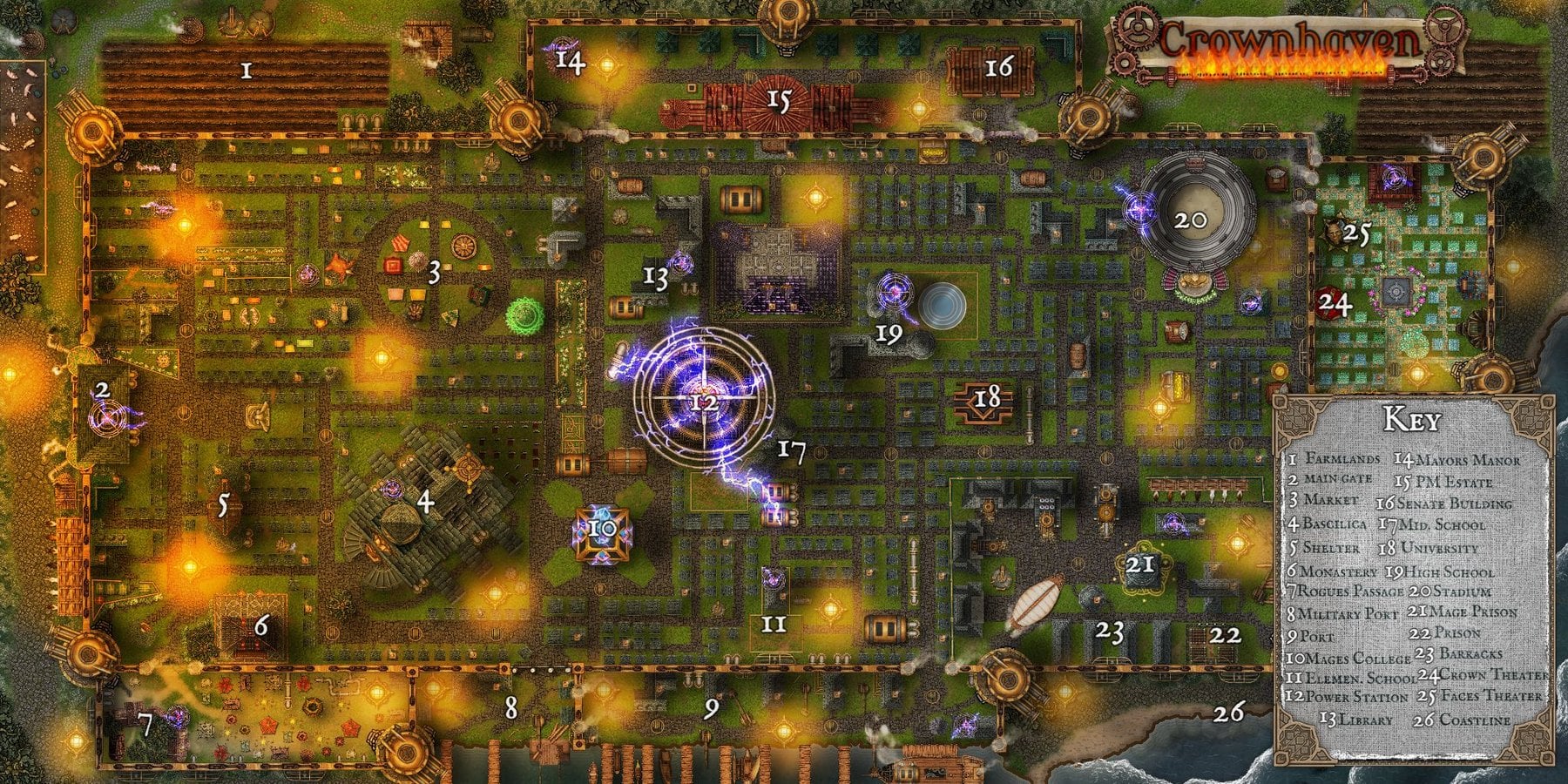The width and height of the screenshot is (1568, 784).
Task: Click map marker number 10 on the map
Action: point(602,528)
